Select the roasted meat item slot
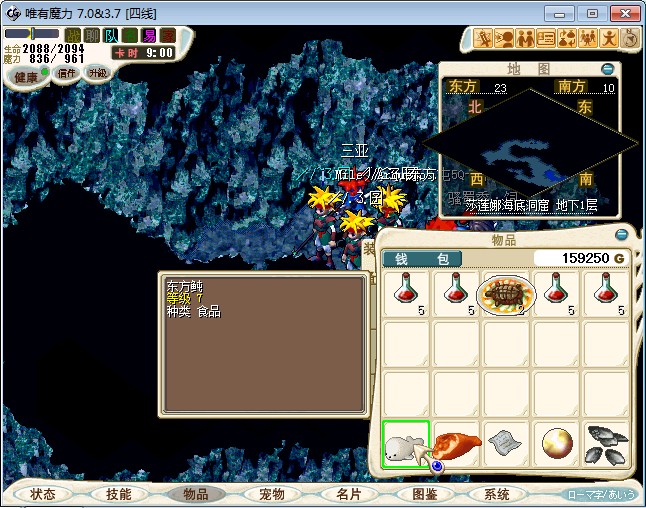Viewport: 646px width, 508px height. [x=456, y=443]
